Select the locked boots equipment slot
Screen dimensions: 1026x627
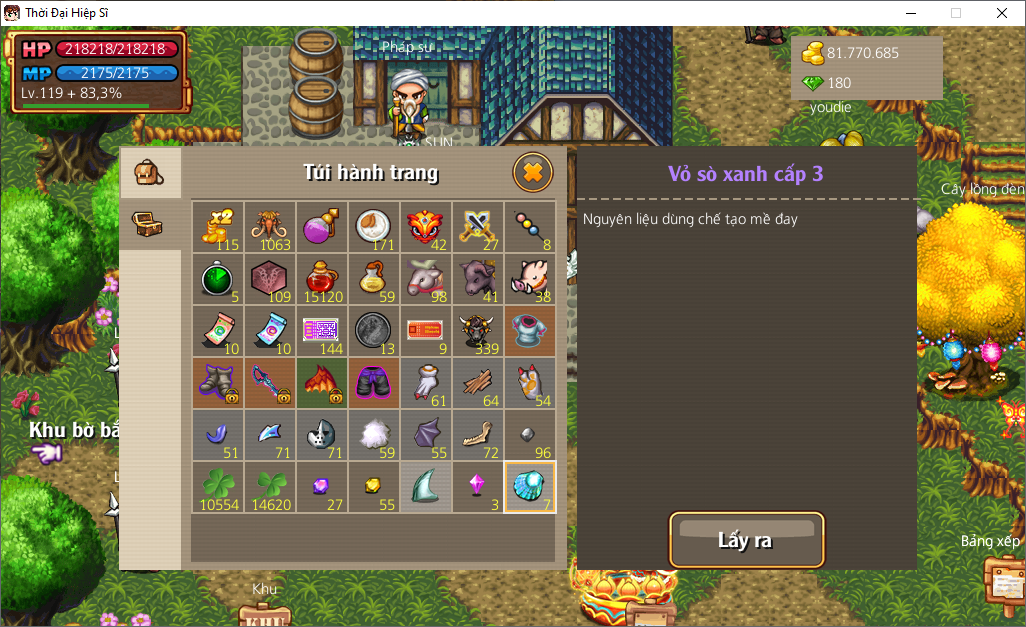point(218,383)
